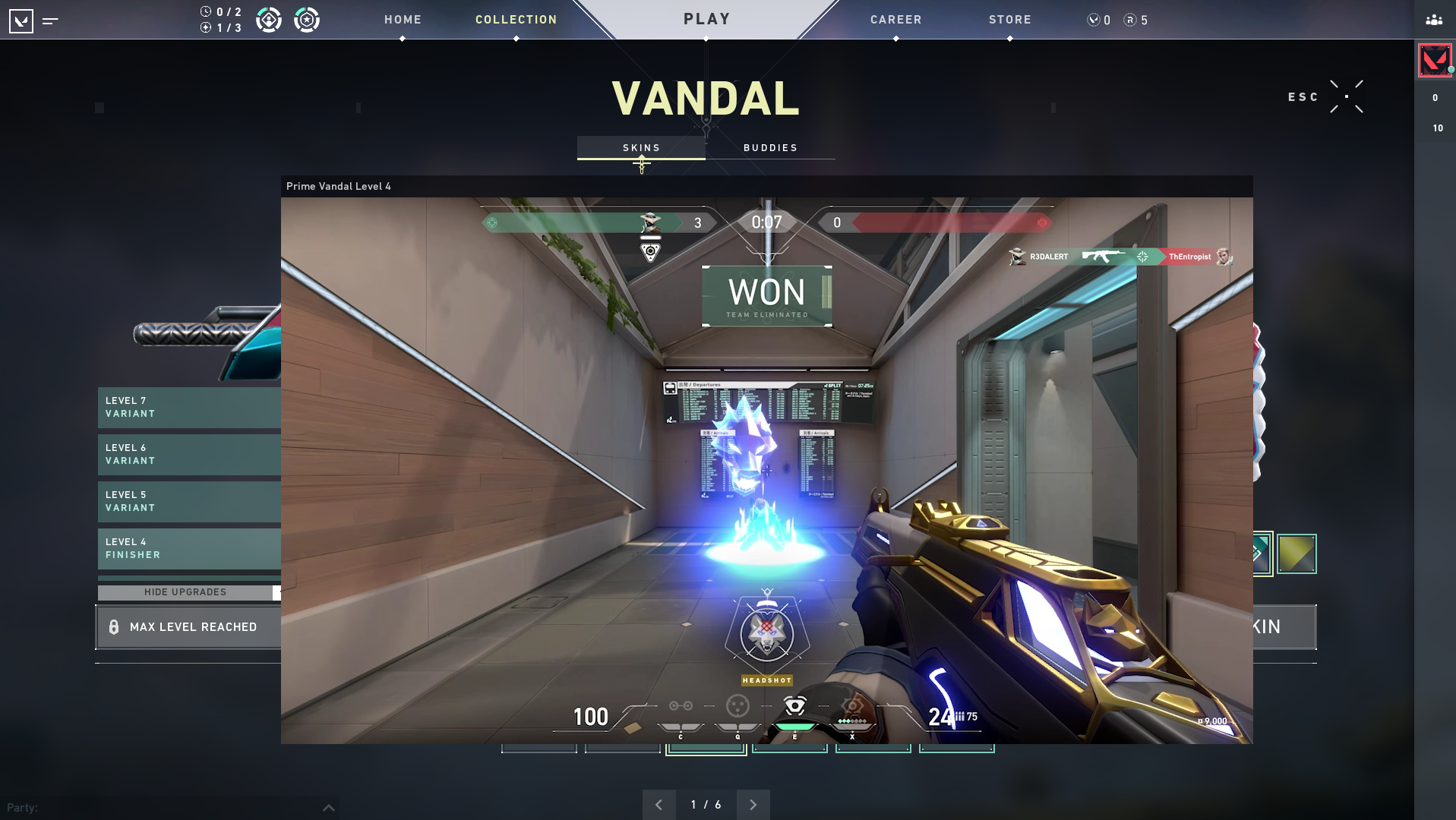Choose the Level 5 Variant upgrade
This screenshot has width=1456, height=820.
coord(189,501)
